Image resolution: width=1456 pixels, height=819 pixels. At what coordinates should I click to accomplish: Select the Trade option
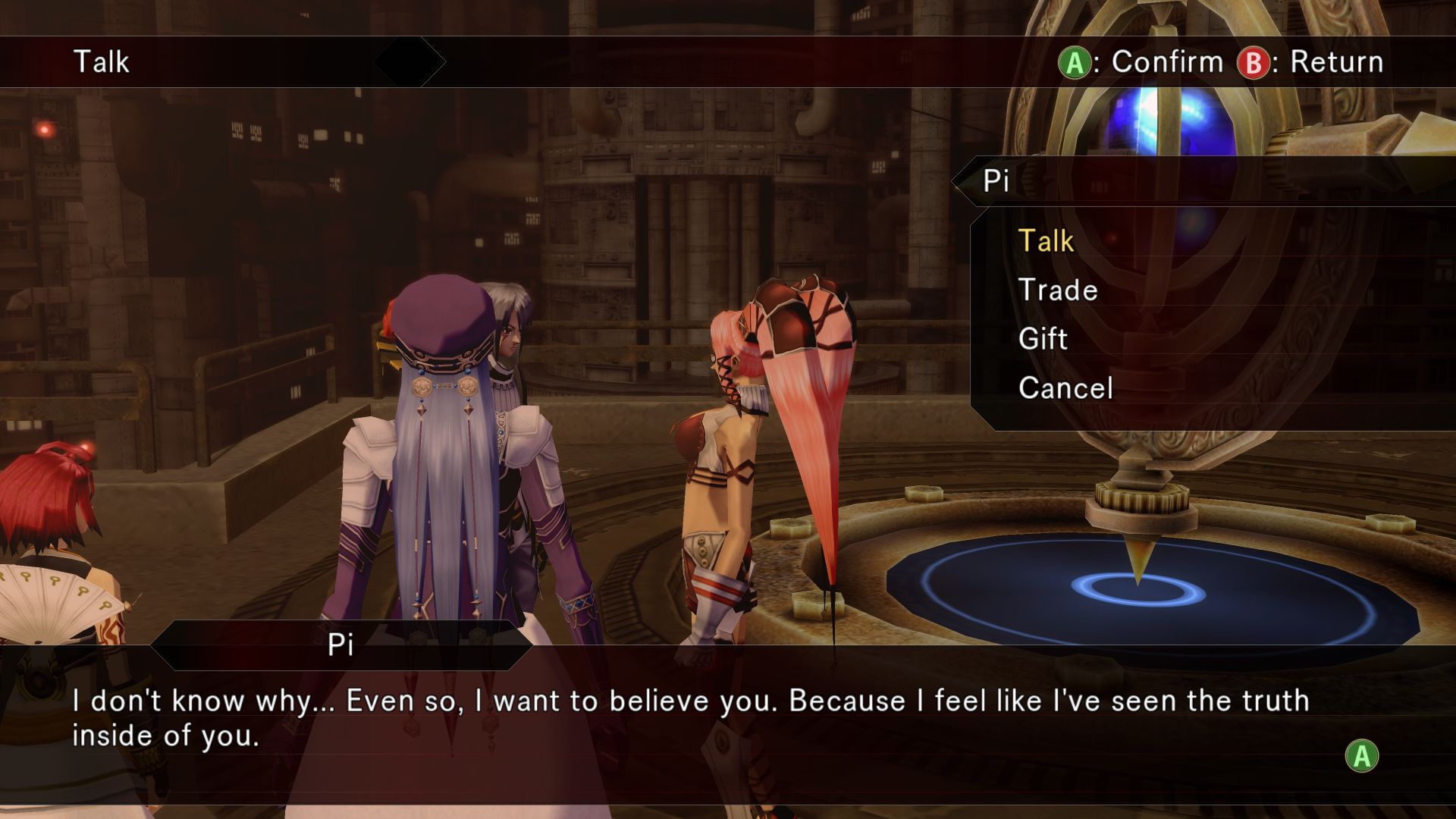tap(1058, 290)
